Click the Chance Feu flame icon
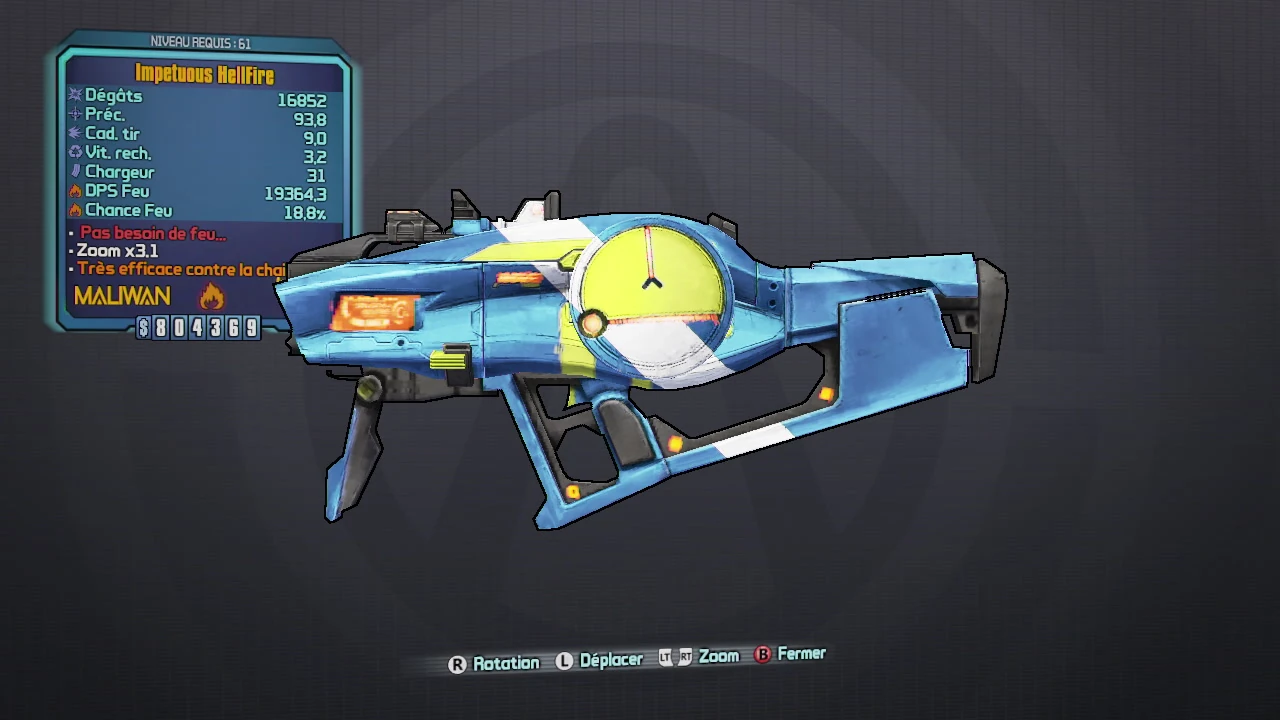This screenshot has height=720, width=1280. (x=75, y=209)
